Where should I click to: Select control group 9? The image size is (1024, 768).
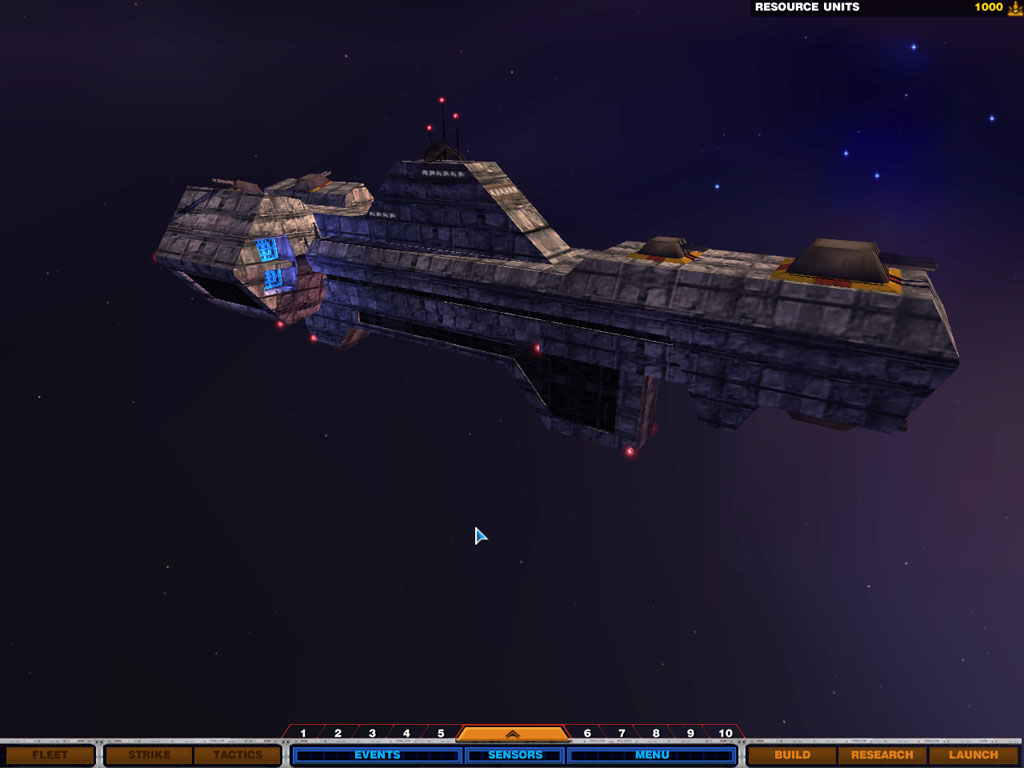(x=690, y=734)
